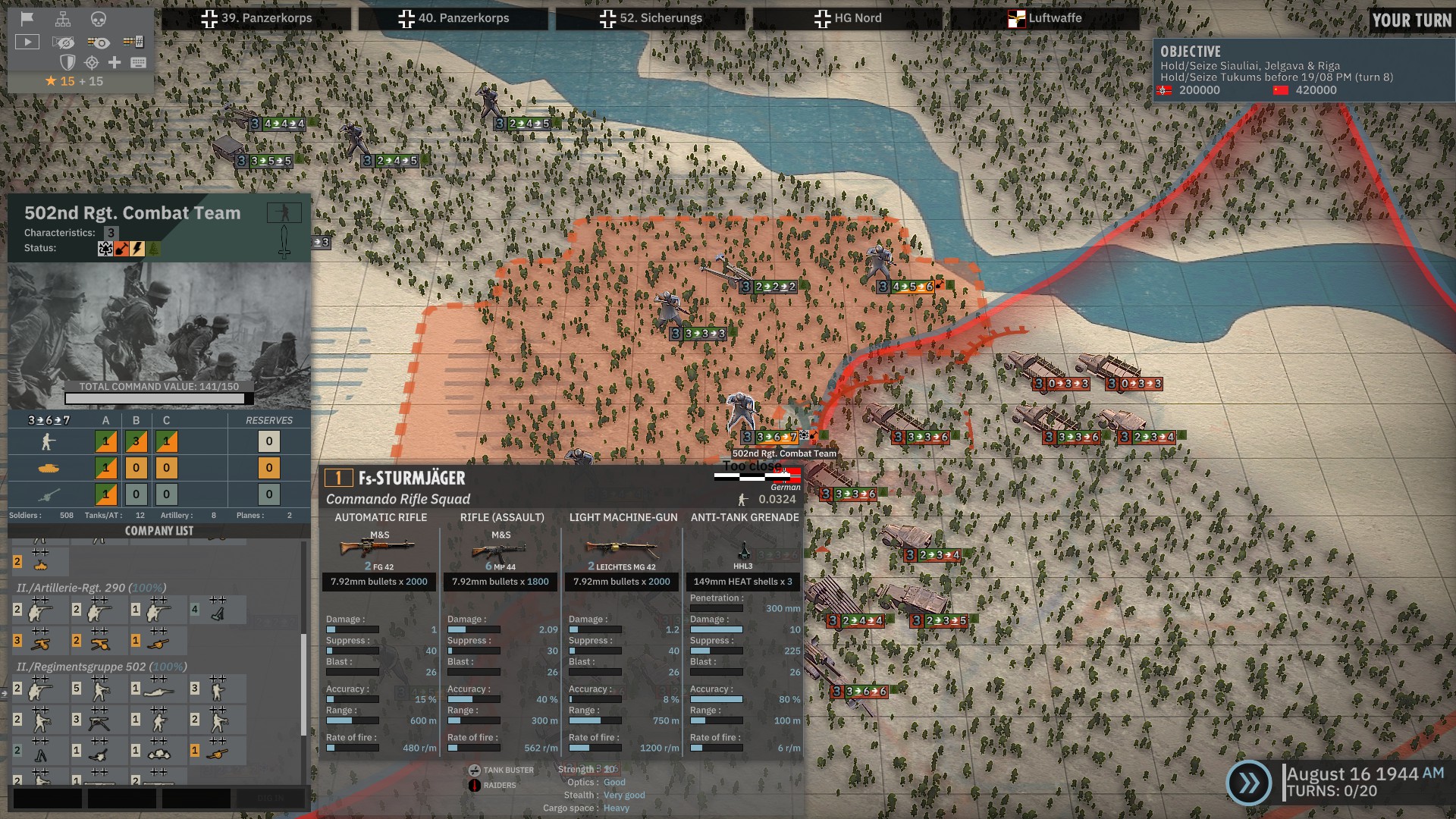Image resolution: width=1456 pixels, height=819 pixels.
Task: Select the 39. Panzerkorps tab
Action: pyautogui.click(x=256, y=18)
